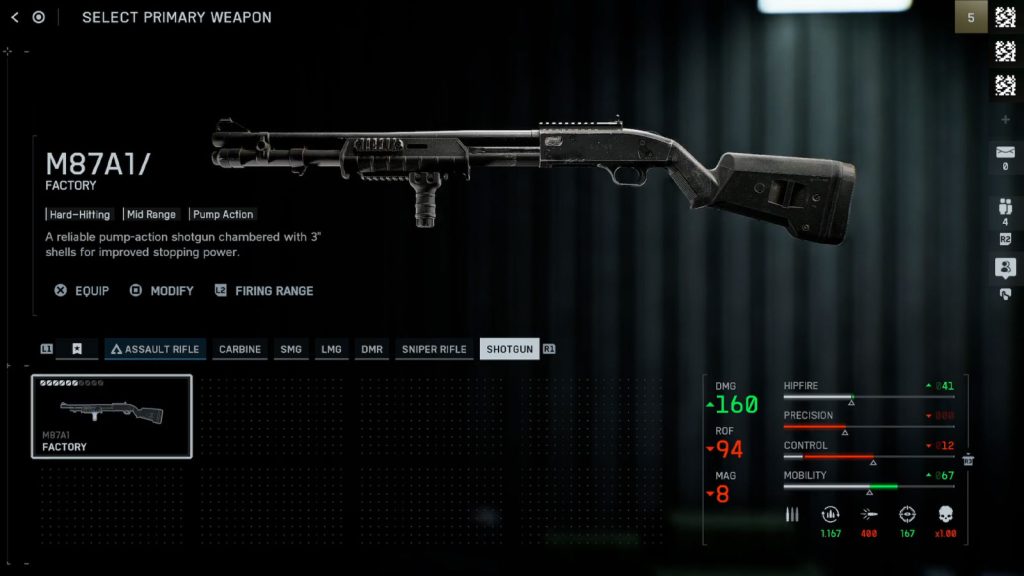1024x576 pixels.
Task: Open the bookmarked favorites tab
Action: coord(77,349)
